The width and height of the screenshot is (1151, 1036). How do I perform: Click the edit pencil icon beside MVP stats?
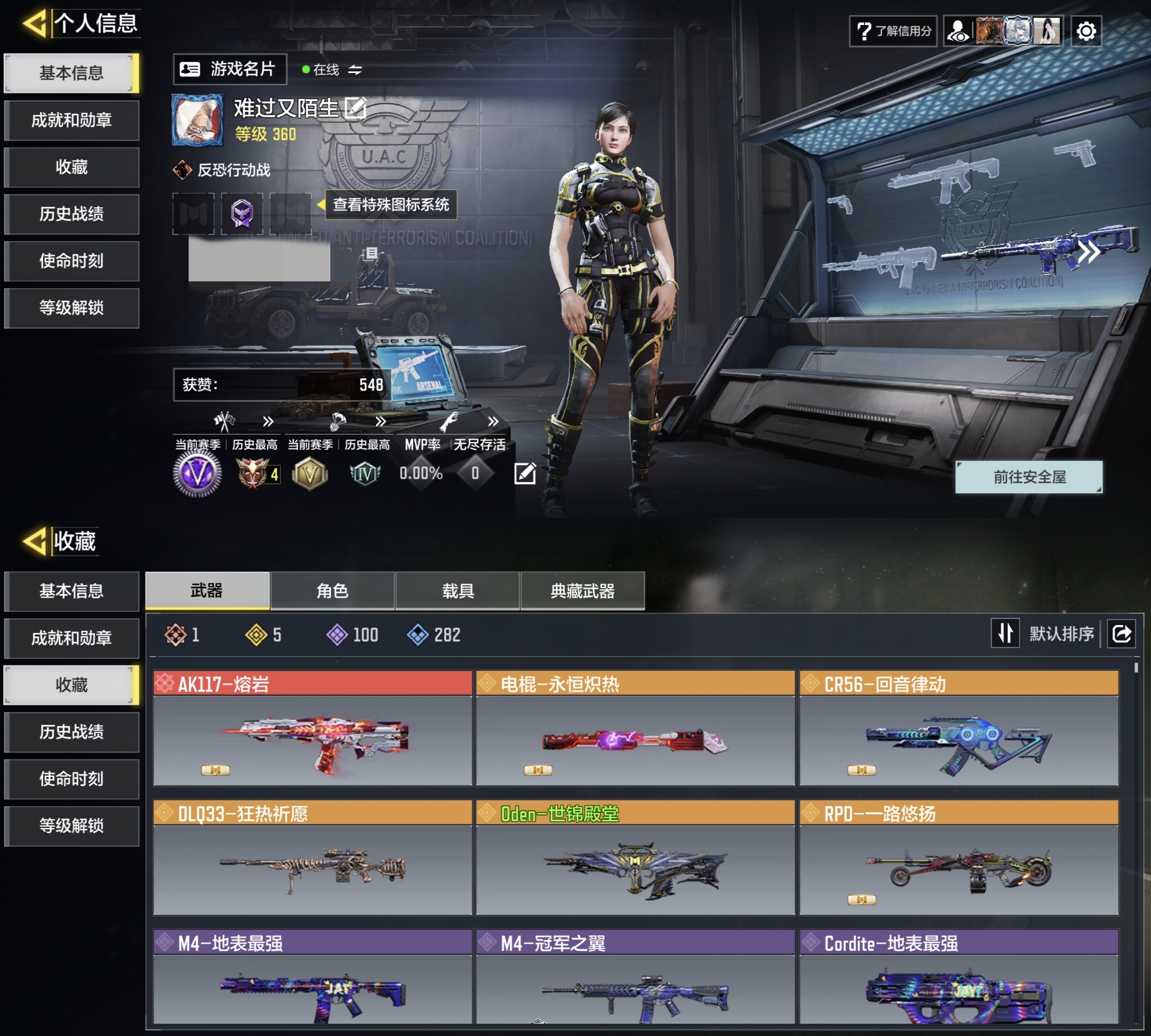coord(525,473)
